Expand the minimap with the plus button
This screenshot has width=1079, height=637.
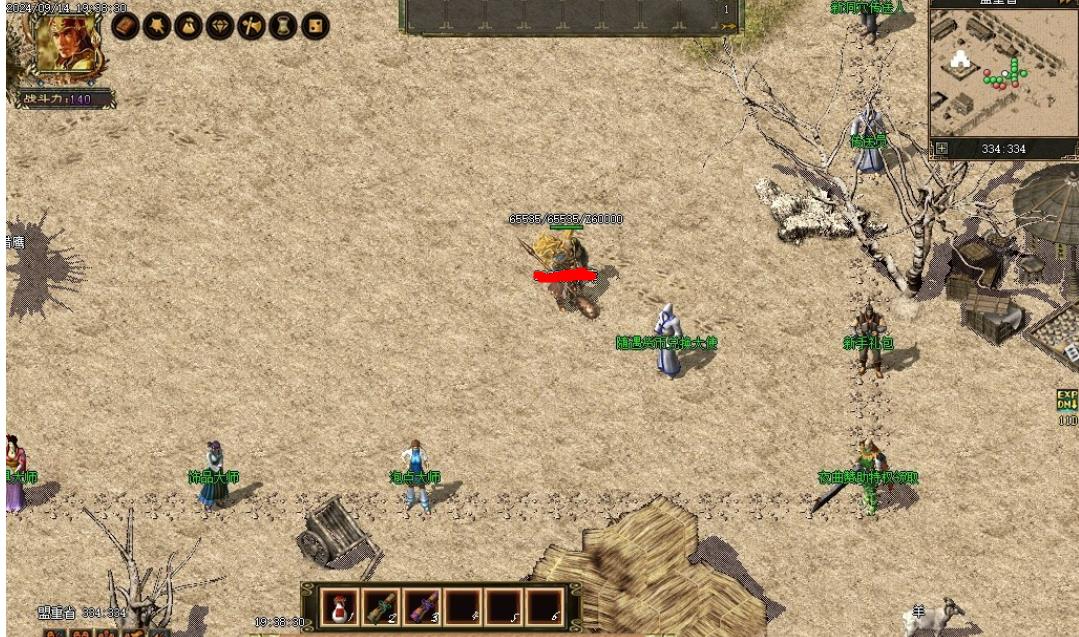[940, 149]
